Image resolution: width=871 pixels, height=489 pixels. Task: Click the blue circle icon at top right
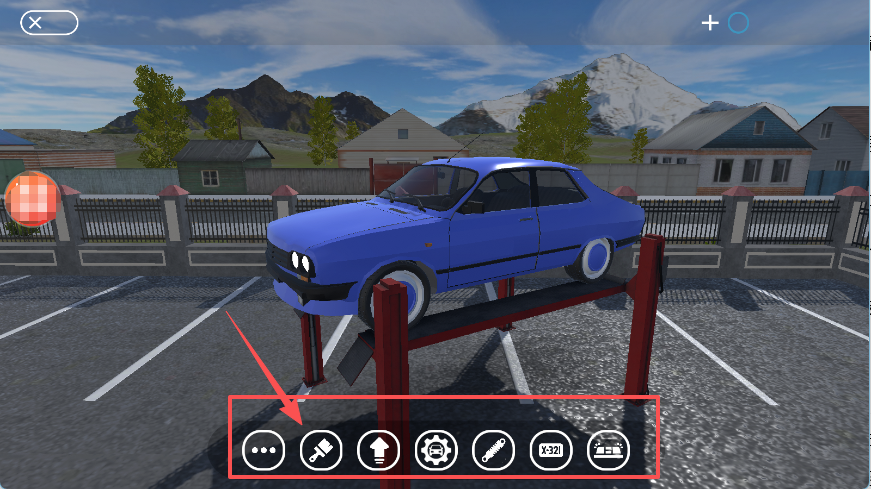coord(738,22)
